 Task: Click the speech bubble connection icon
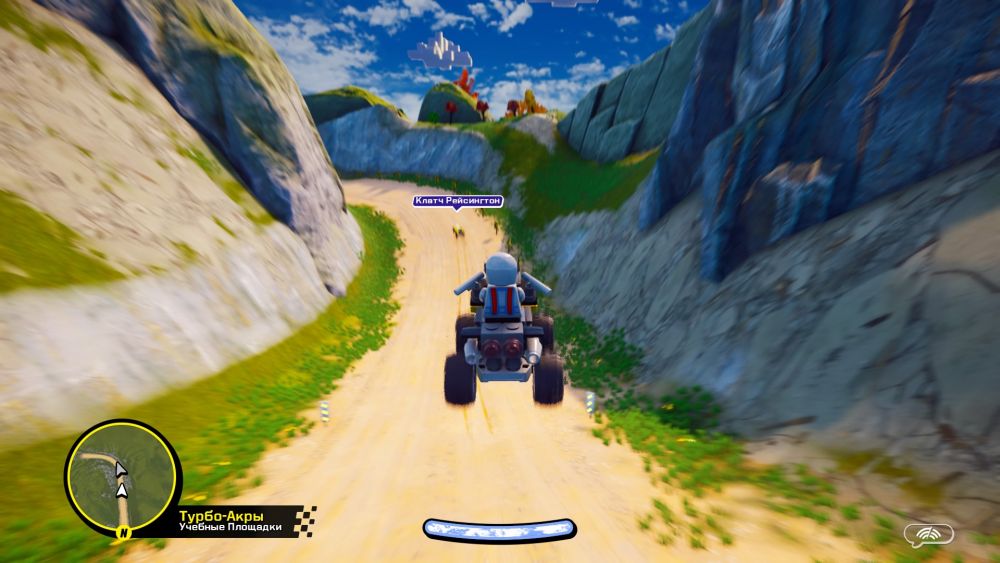927,535
